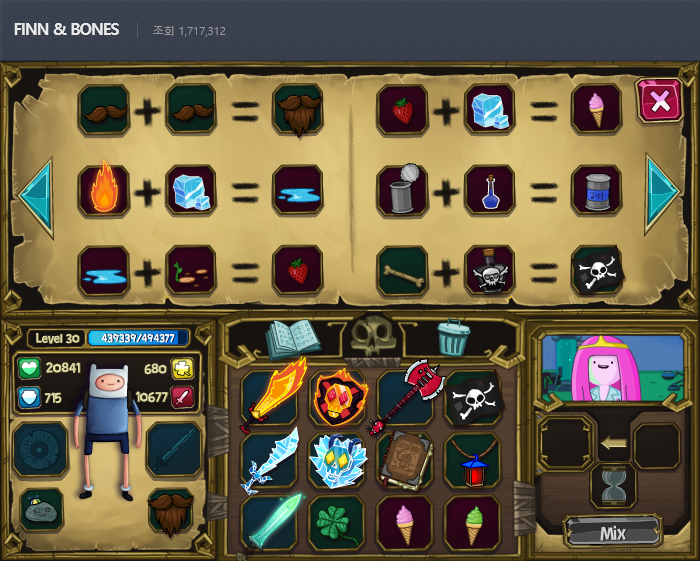Close the recipe book panel
This screenshot has width=700, height=561.
659,100
